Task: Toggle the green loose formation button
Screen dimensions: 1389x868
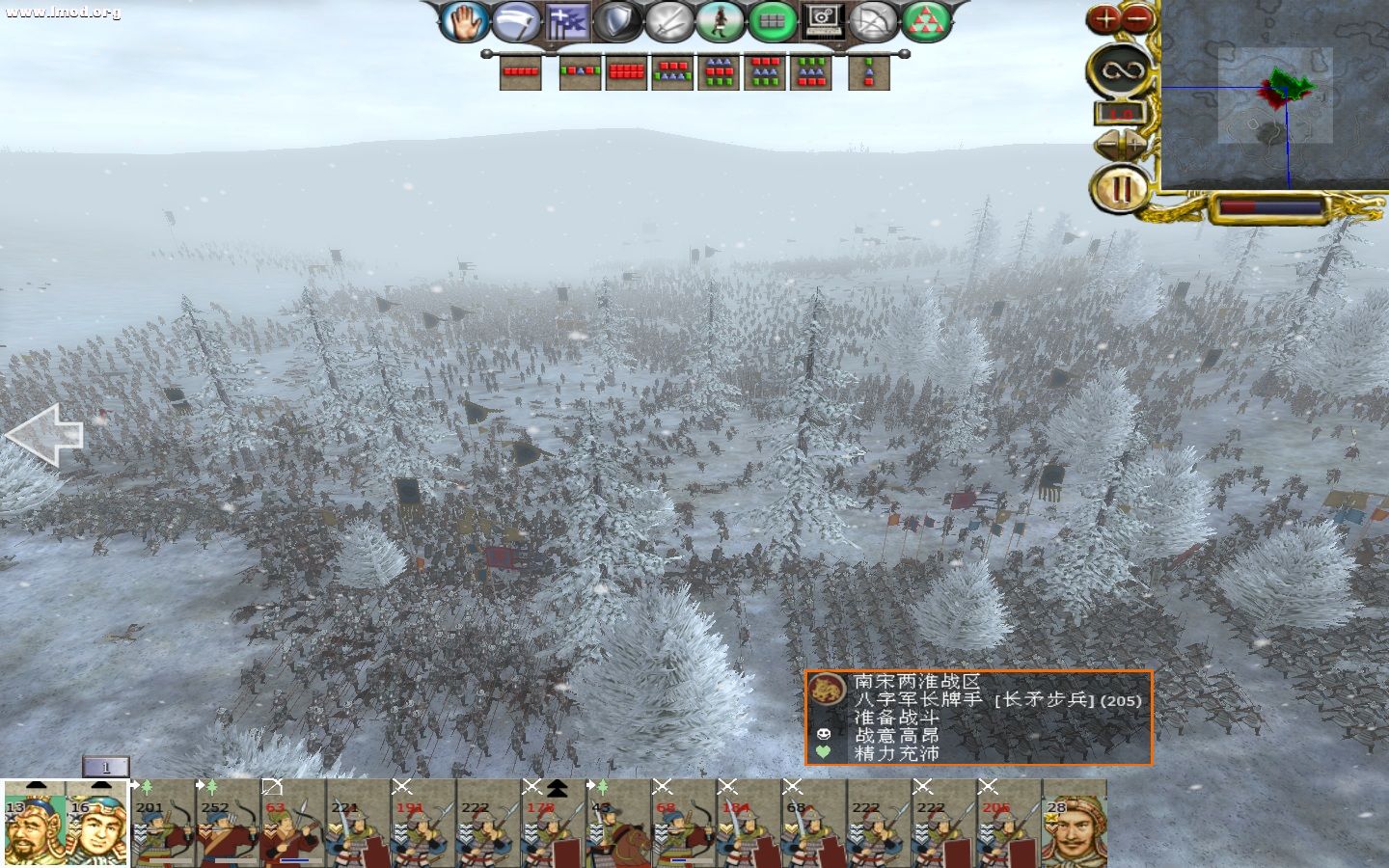Action: [772, 21]
